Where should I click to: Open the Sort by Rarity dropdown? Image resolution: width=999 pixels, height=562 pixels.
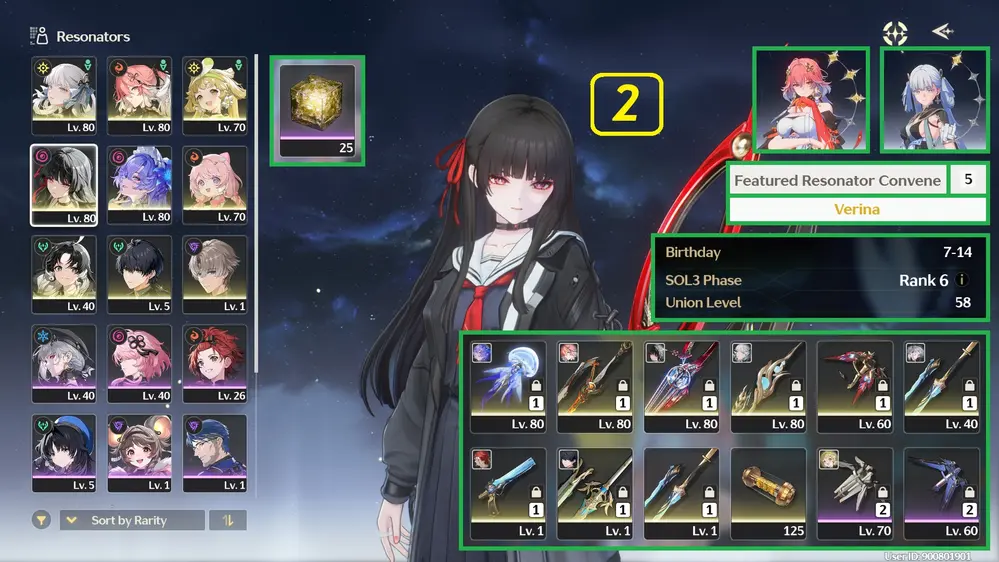[132, 520]
